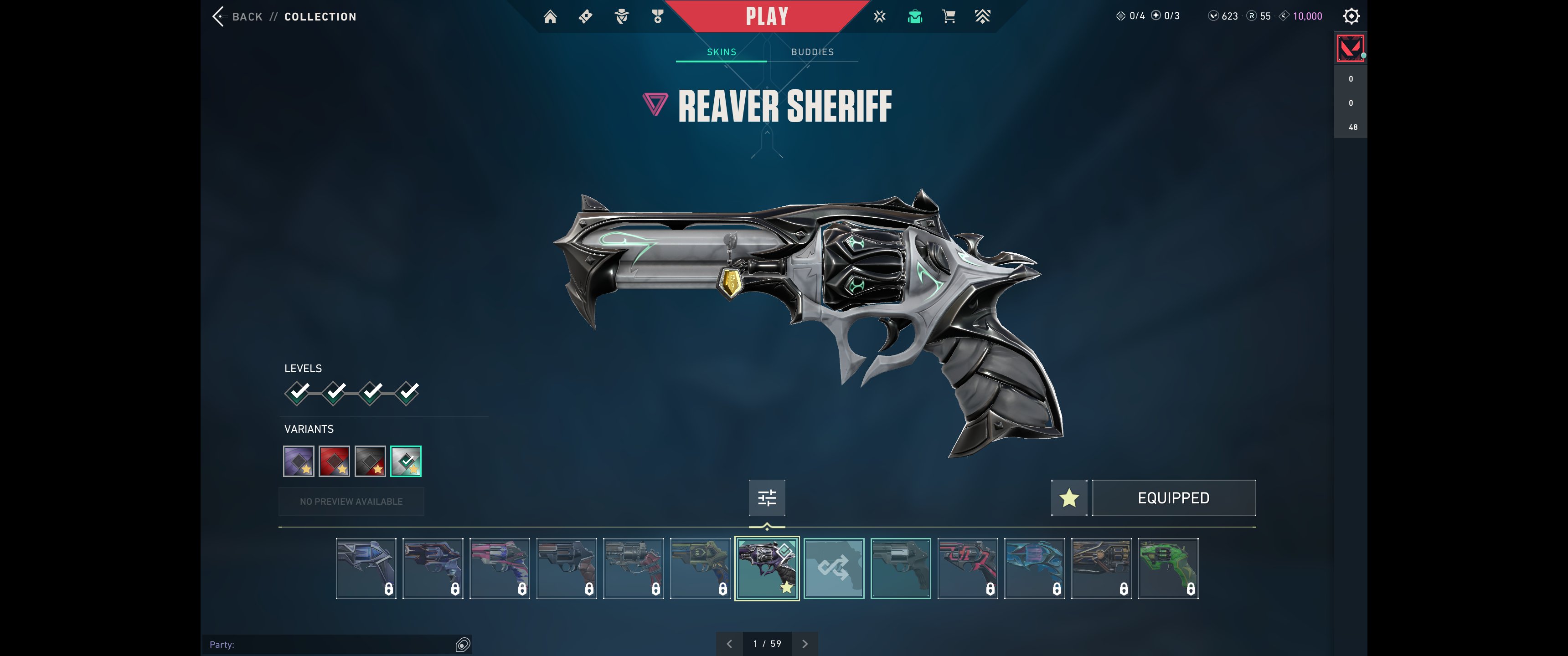
Task: Select the Skins tab
Action: pos(721,52)
